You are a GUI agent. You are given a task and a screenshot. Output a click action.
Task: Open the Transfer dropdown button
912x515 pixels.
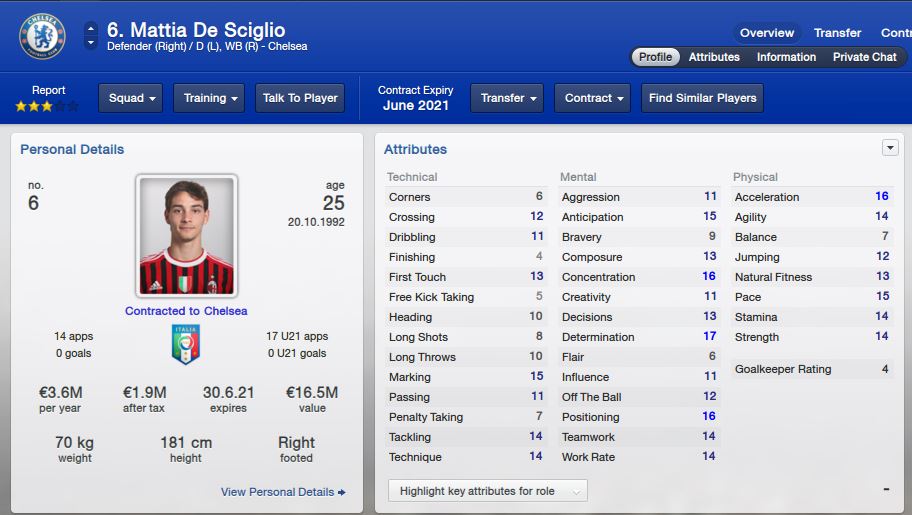coord(507,98)
